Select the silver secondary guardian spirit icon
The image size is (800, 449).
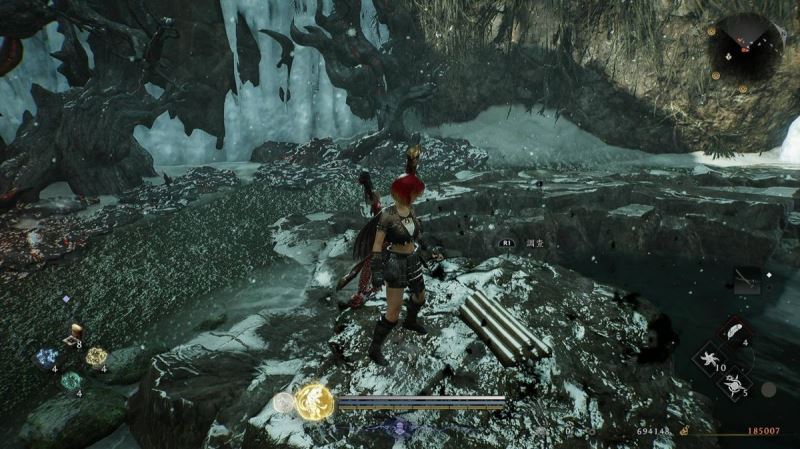point(284,403)
